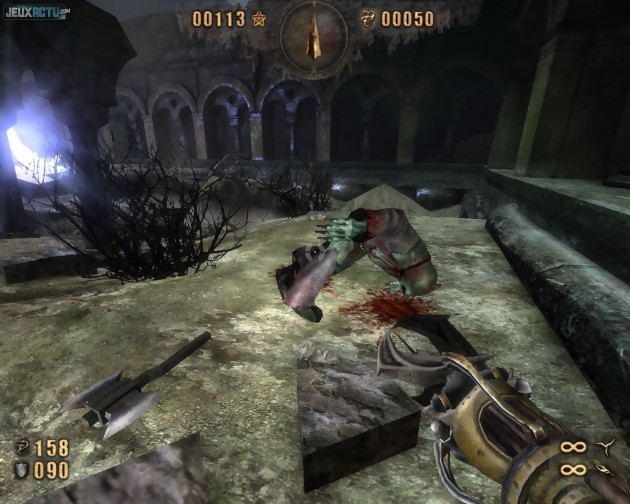The image size is (630, 504).
Task: Click the health cross icon
Action: tap(22, 448)
